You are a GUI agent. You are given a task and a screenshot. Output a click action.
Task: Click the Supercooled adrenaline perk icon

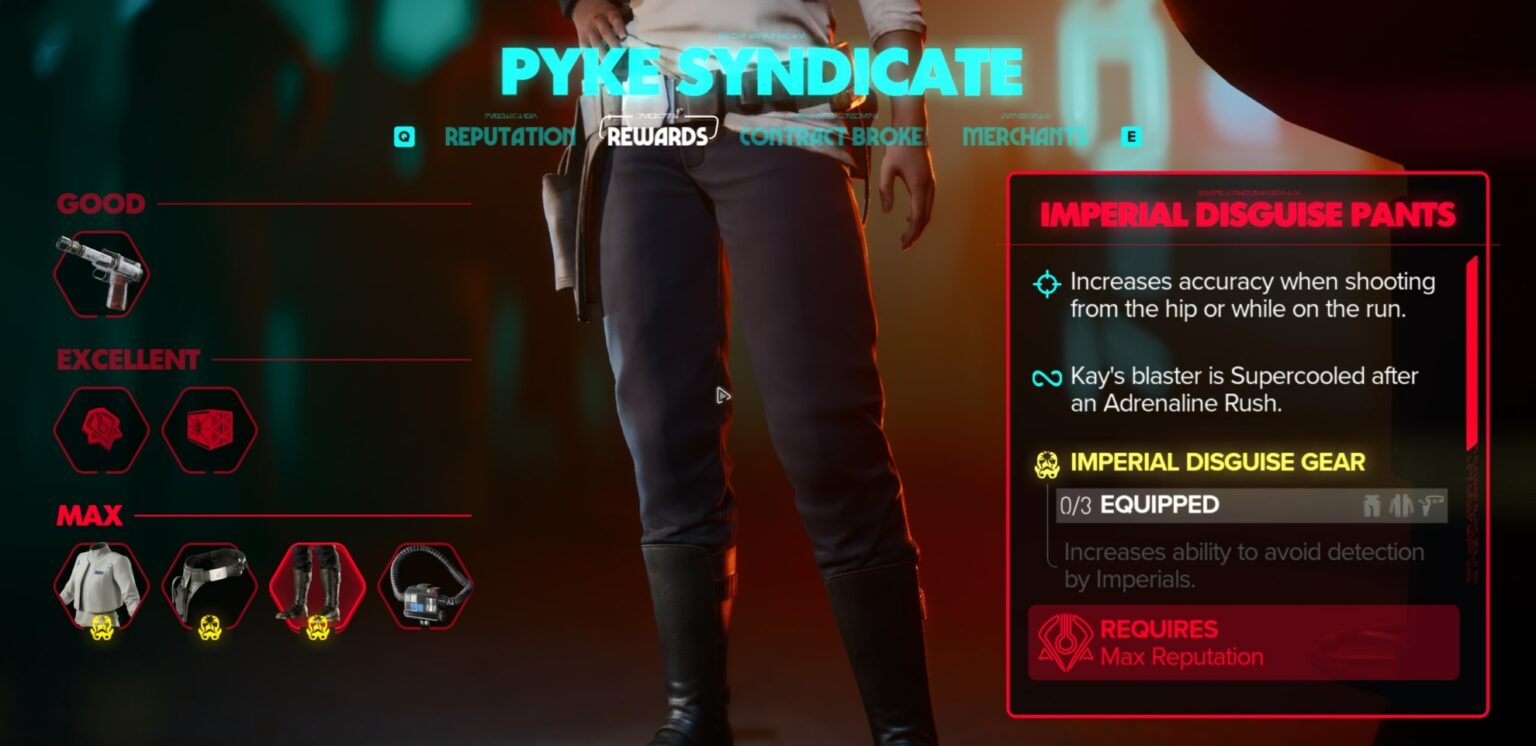(x=1046, y=378)
